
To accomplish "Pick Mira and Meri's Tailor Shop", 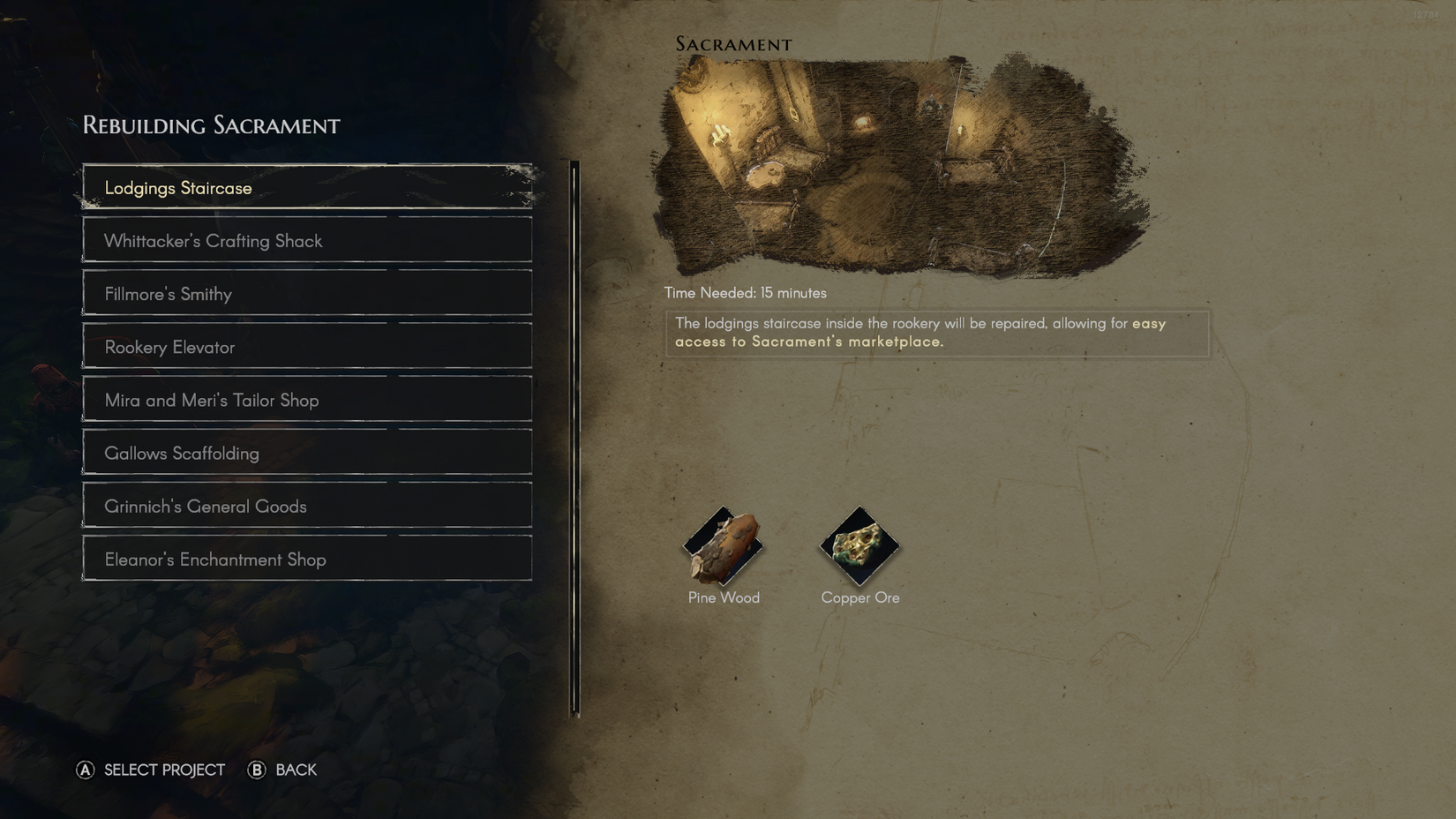I will (307, 399).
